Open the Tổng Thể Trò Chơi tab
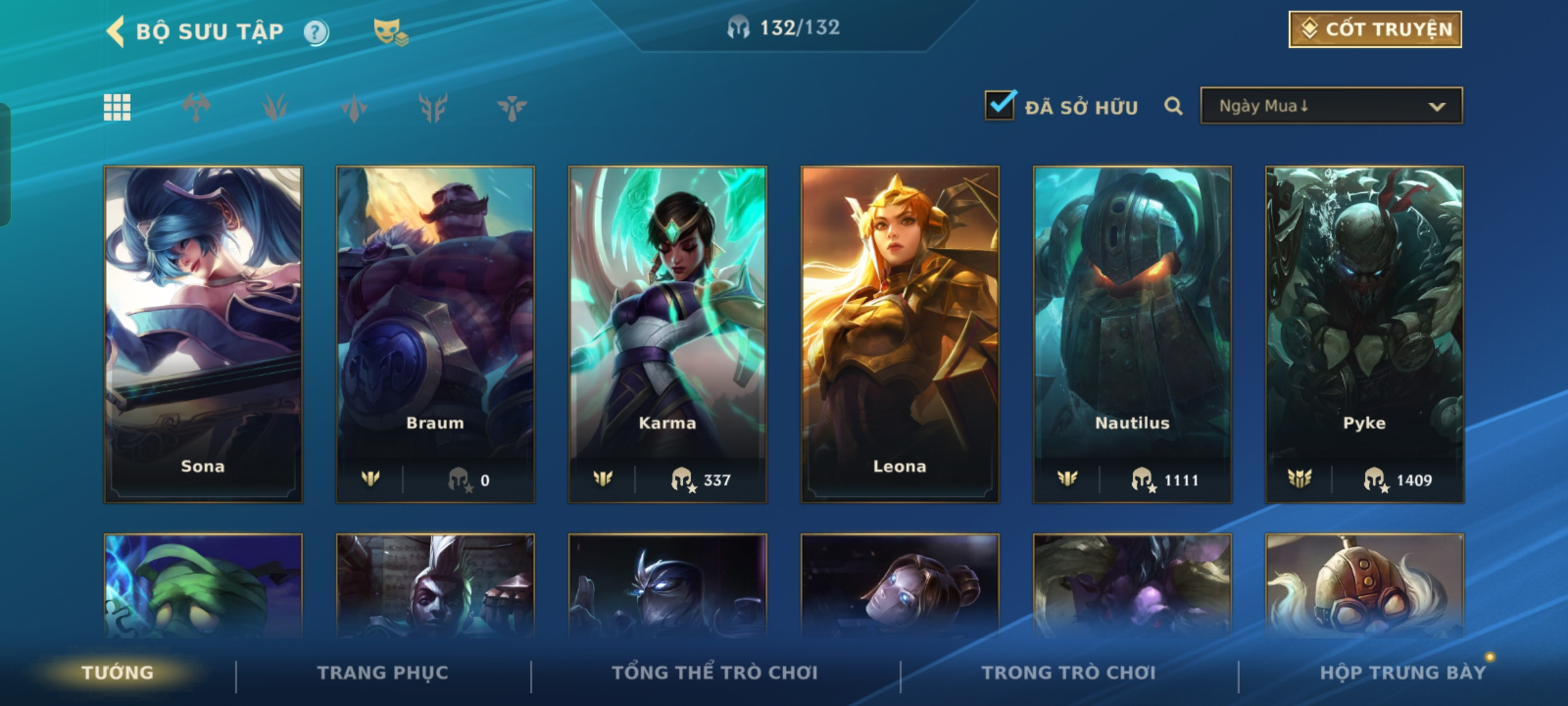The width and height of the screenshot is (1568, 706). click(x=715, y=673)
